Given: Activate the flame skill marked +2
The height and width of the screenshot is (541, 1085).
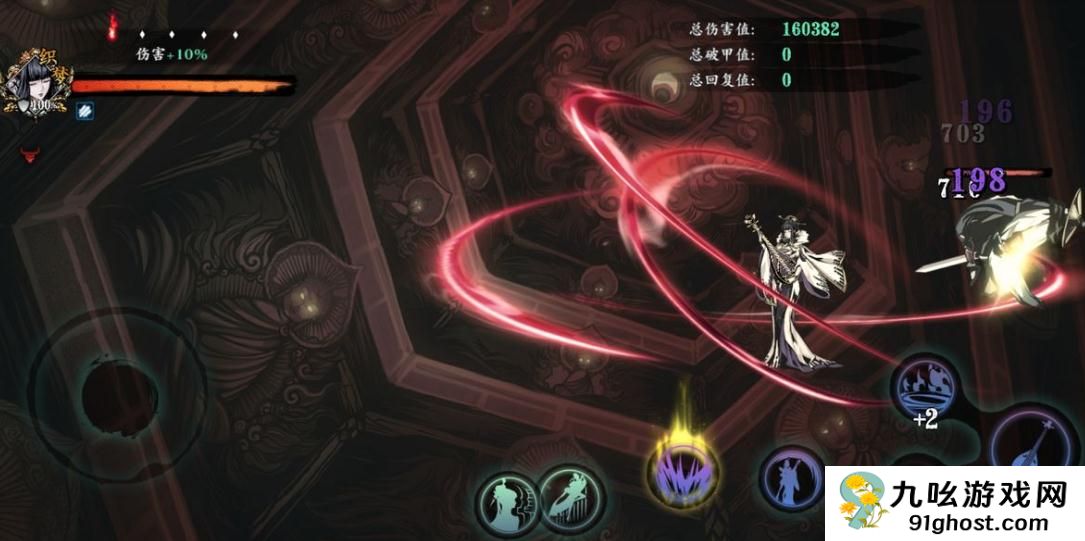Looking at the screenshot, I should [925, 387].
